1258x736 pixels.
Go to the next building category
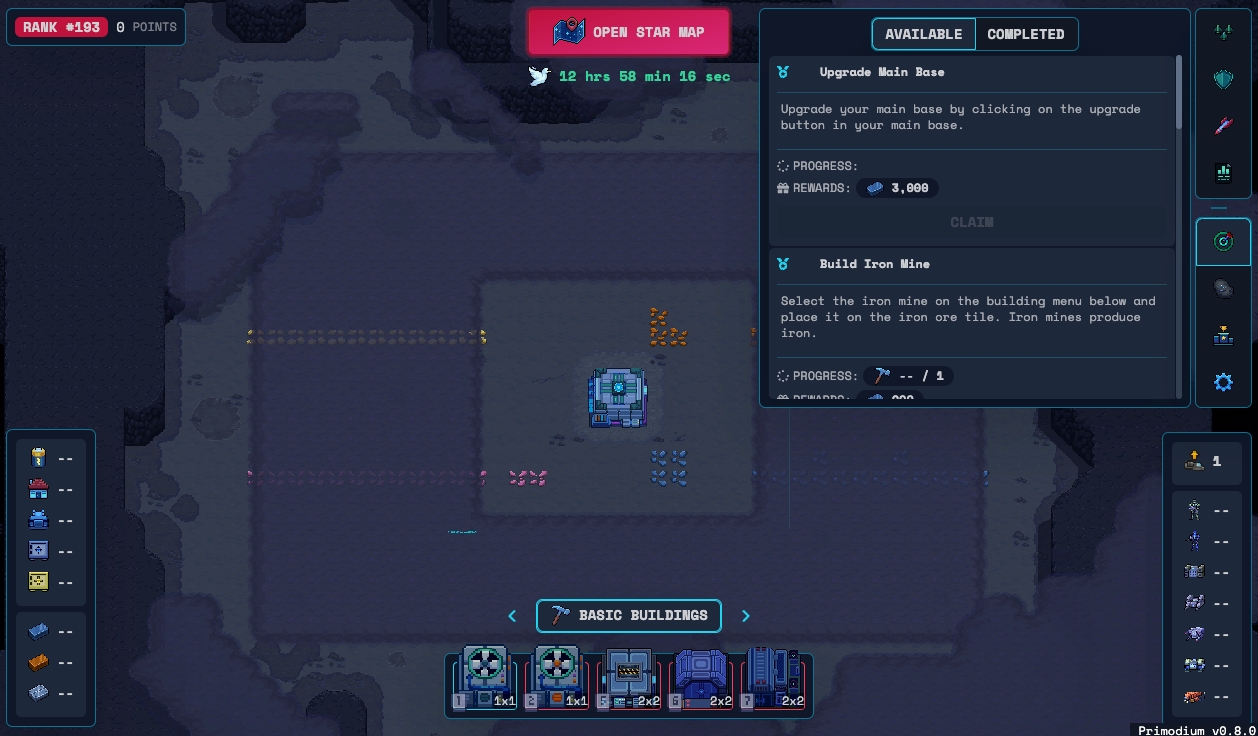coord(745,616)
